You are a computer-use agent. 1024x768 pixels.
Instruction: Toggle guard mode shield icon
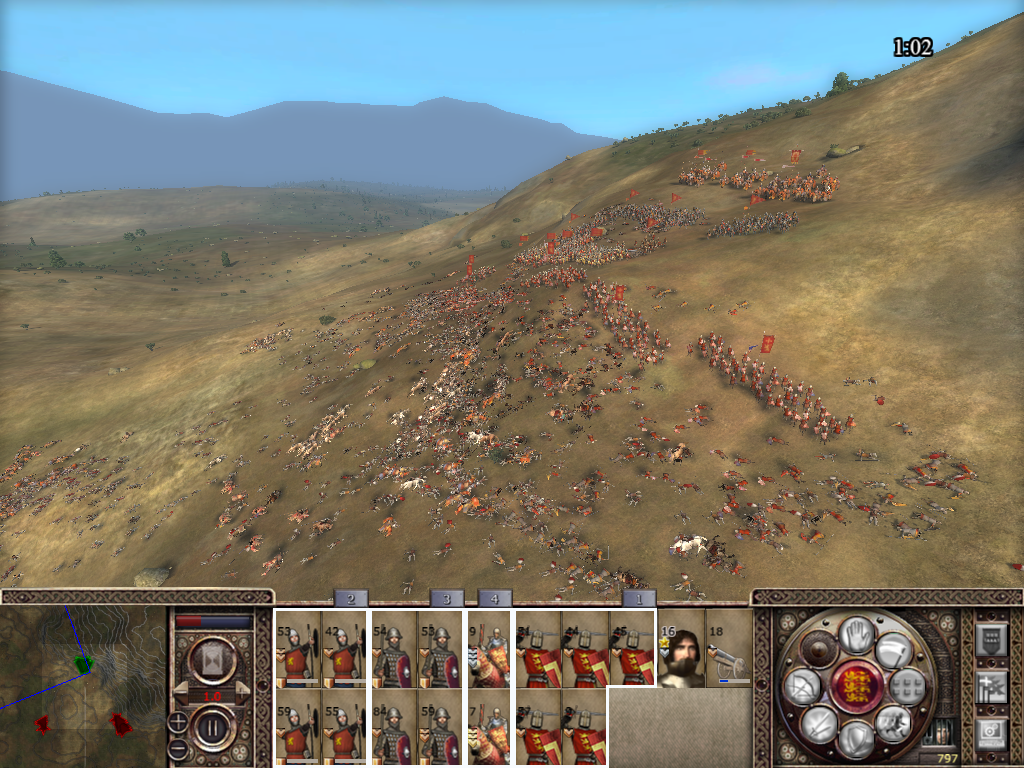coord(855,740)
